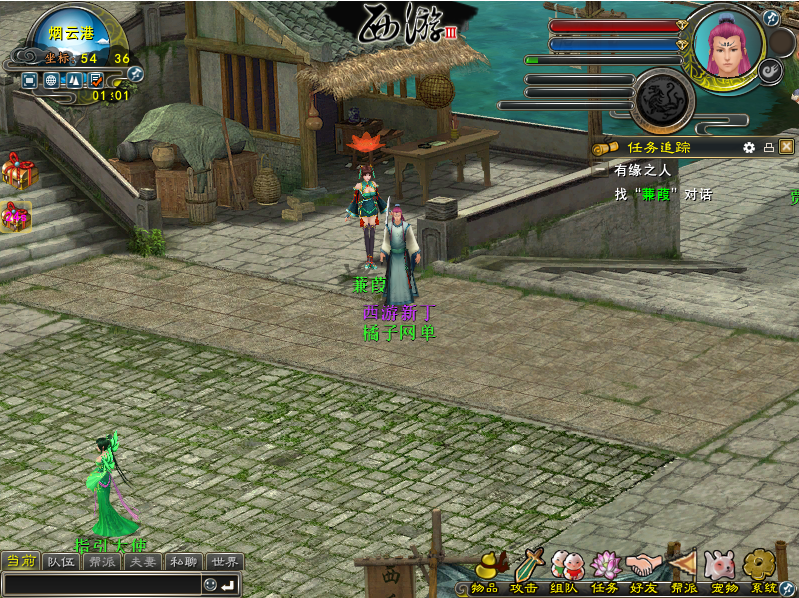Activate the 攻击 sword button
This screenshot has height=598, width=799.
(x=527, y=568)
